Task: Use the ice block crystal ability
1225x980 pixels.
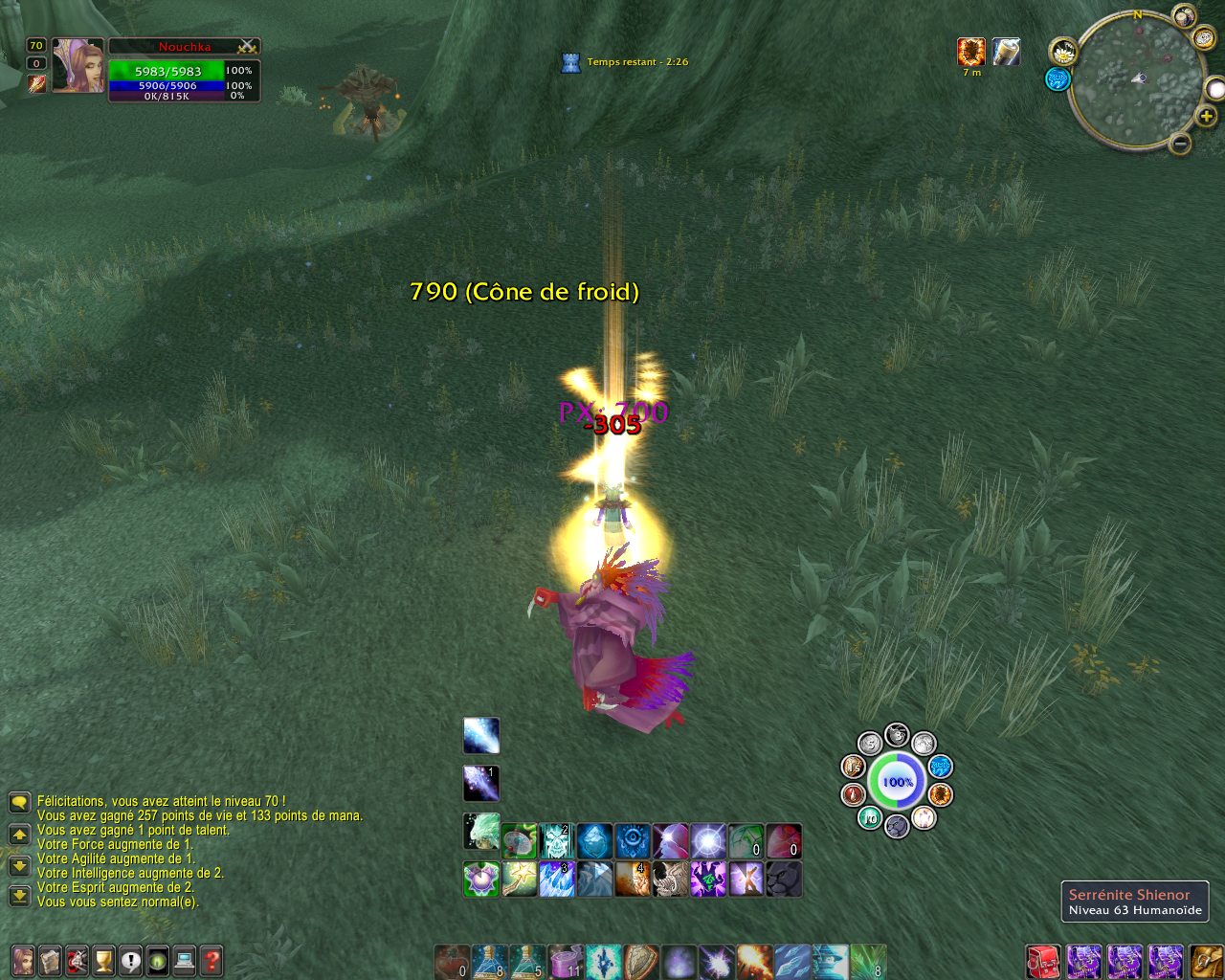Action: pyautogui.click(x=594, y=841)
